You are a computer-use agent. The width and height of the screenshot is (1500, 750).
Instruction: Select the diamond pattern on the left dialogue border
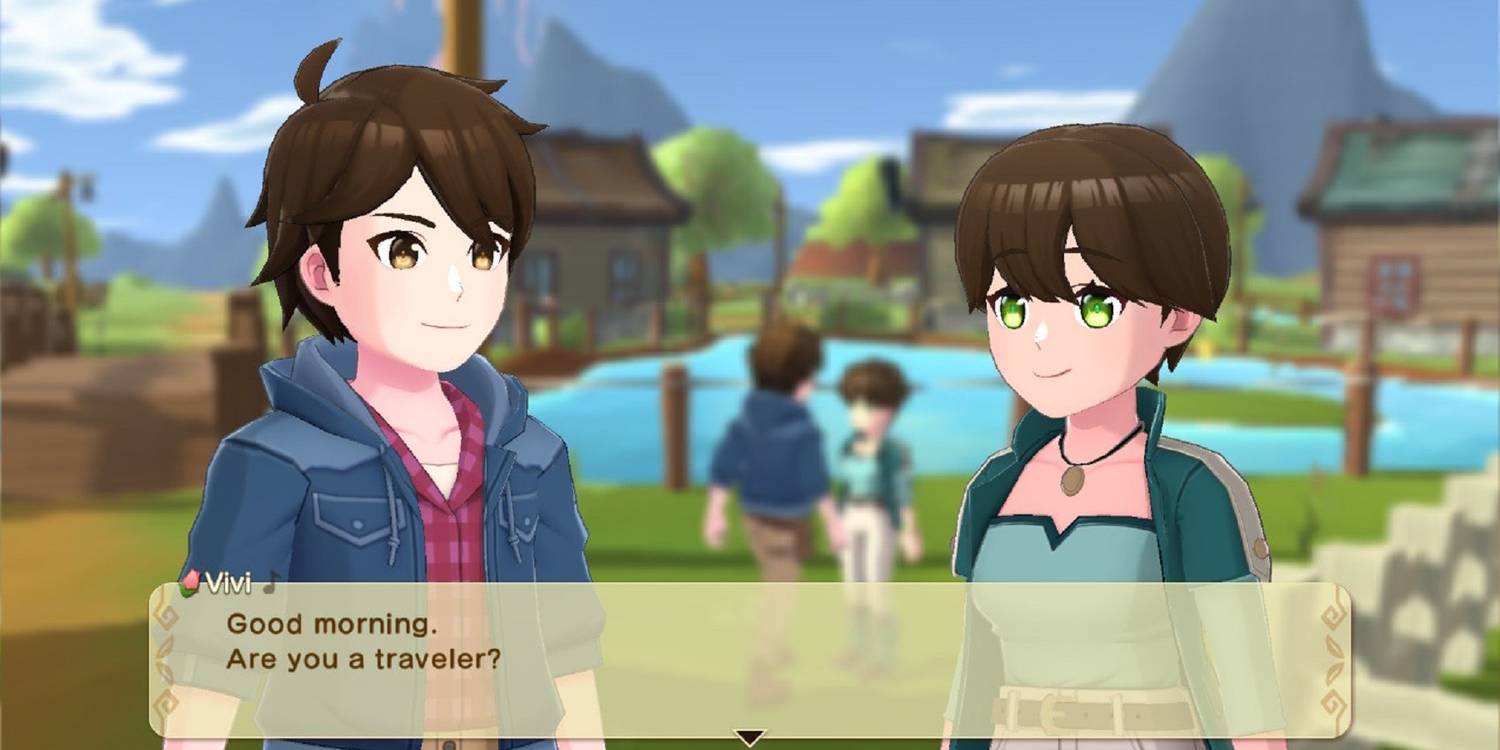coord(168,615)
